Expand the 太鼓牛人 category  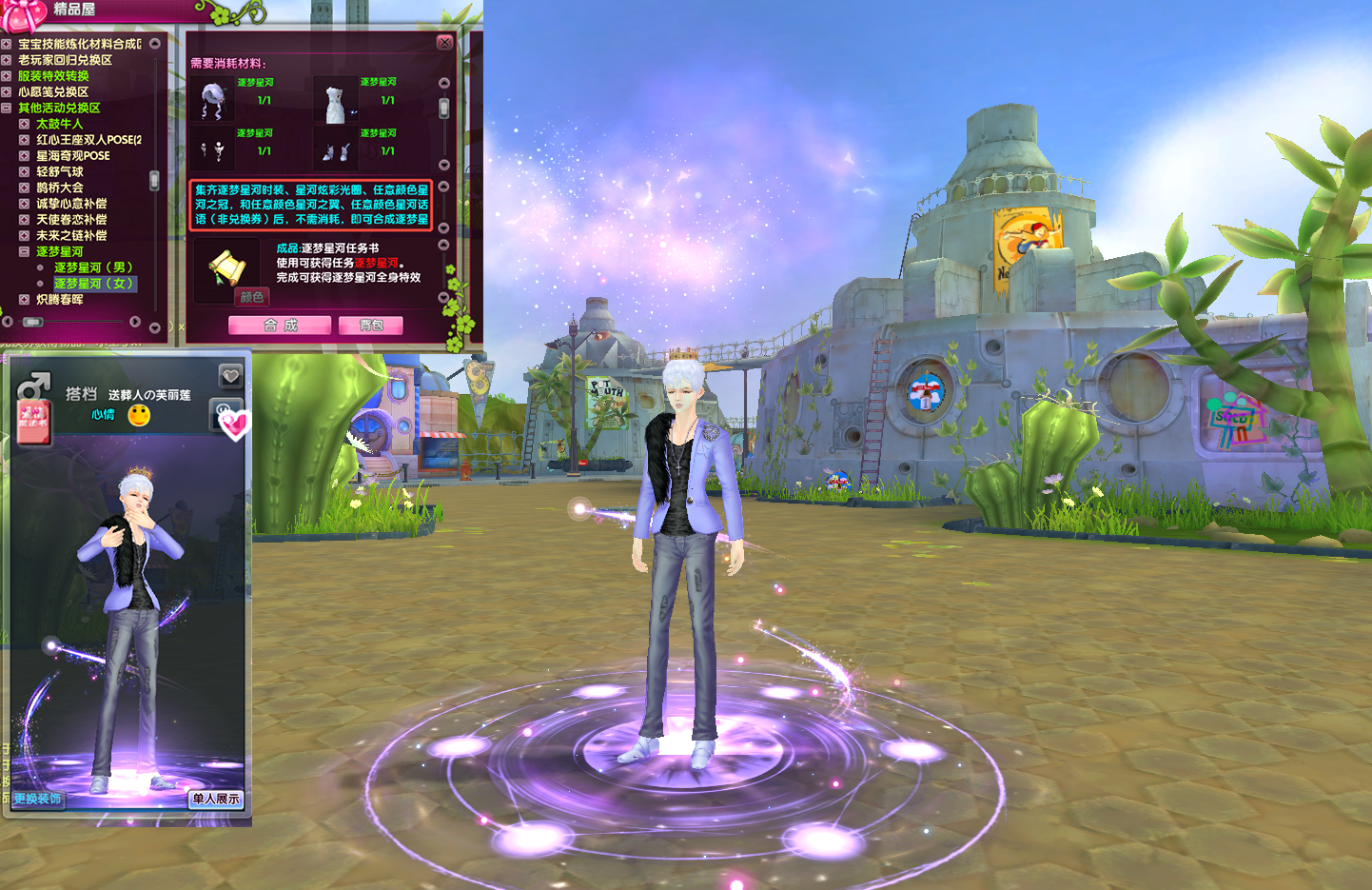pos(25,124)
